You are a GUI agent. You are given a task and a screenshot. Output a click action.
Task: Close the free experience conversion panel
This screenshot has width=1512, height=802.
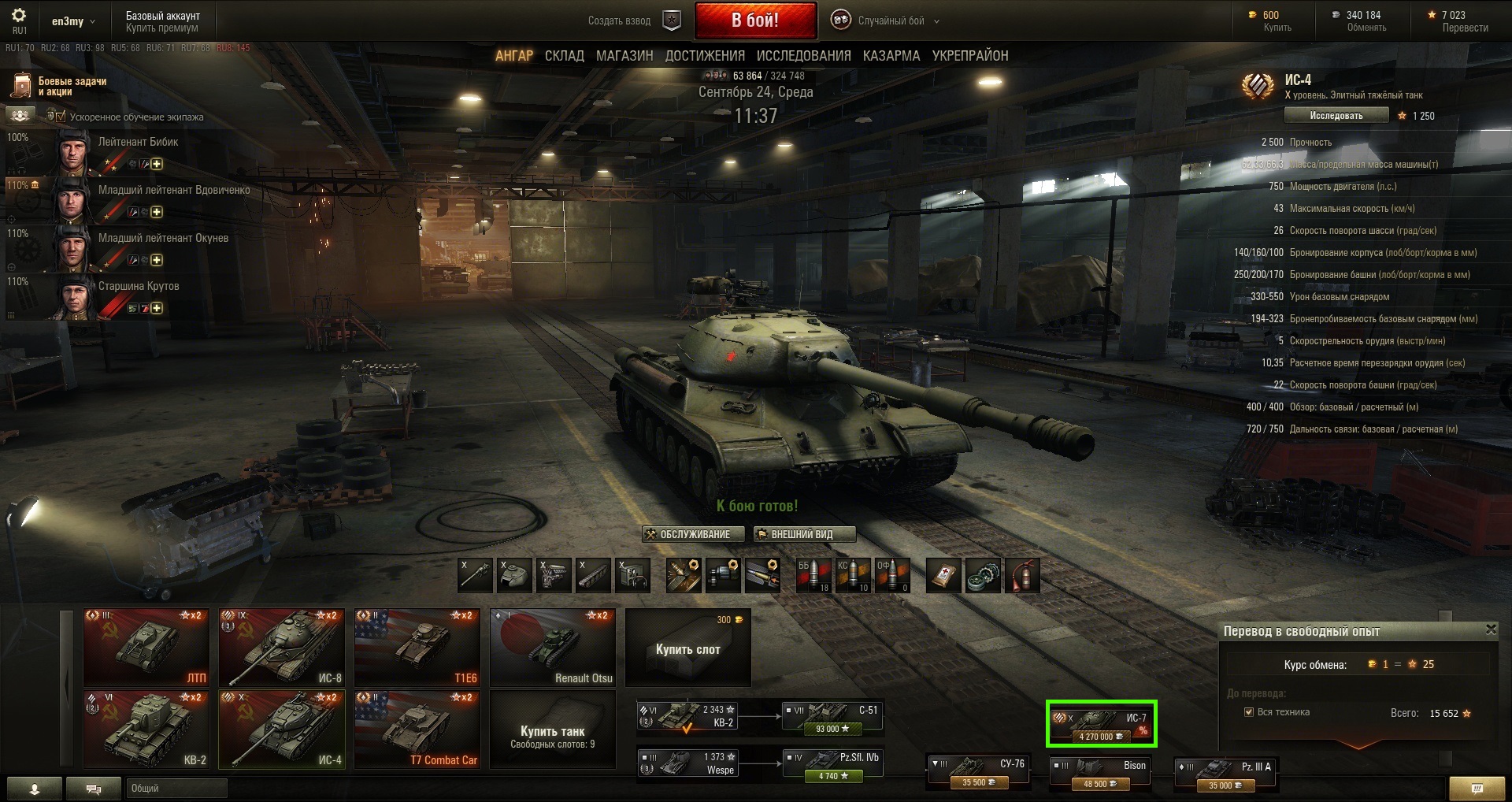tap(1490, 629)
